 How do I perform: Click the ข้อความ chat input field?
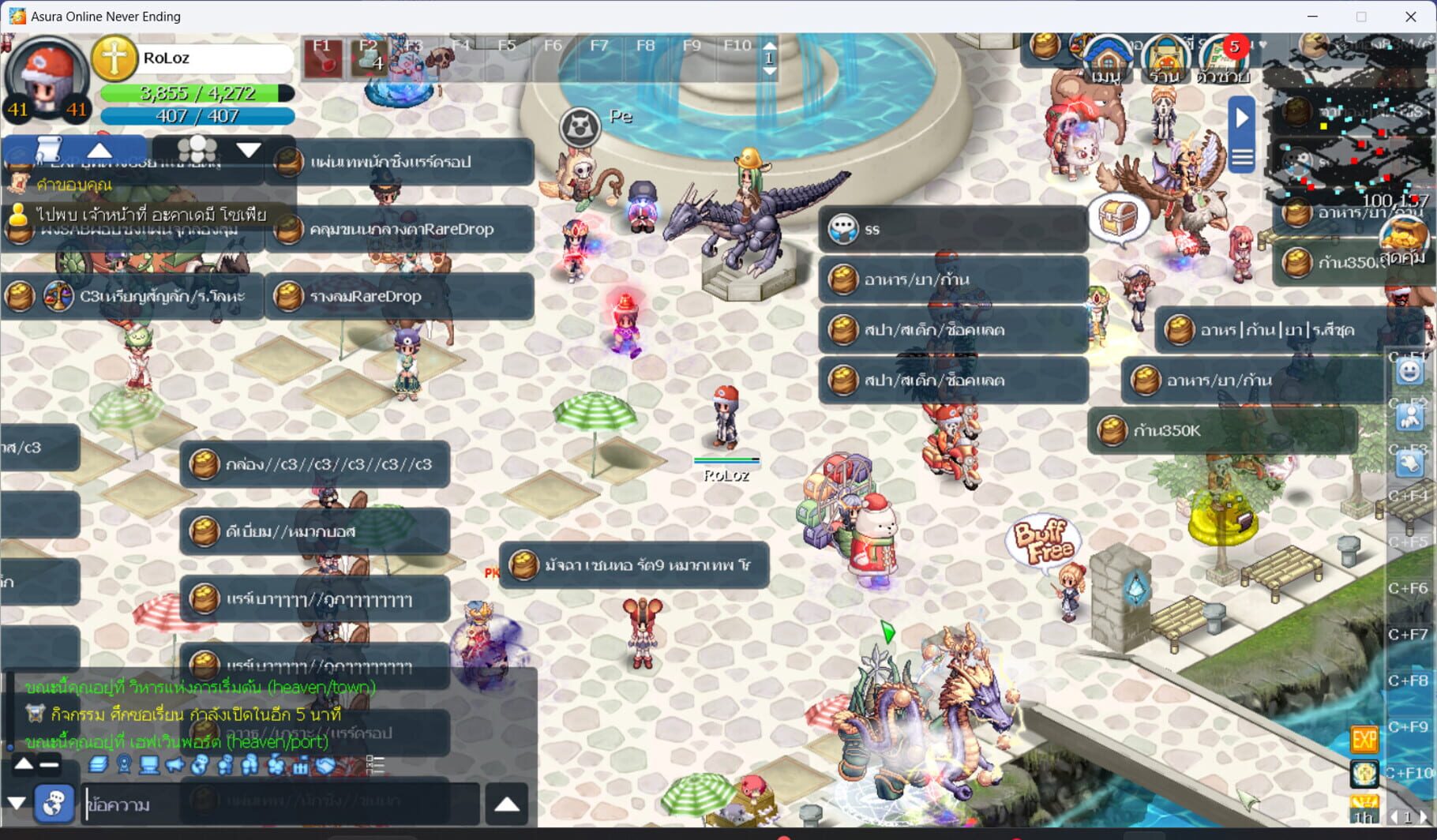pos(158,804)
